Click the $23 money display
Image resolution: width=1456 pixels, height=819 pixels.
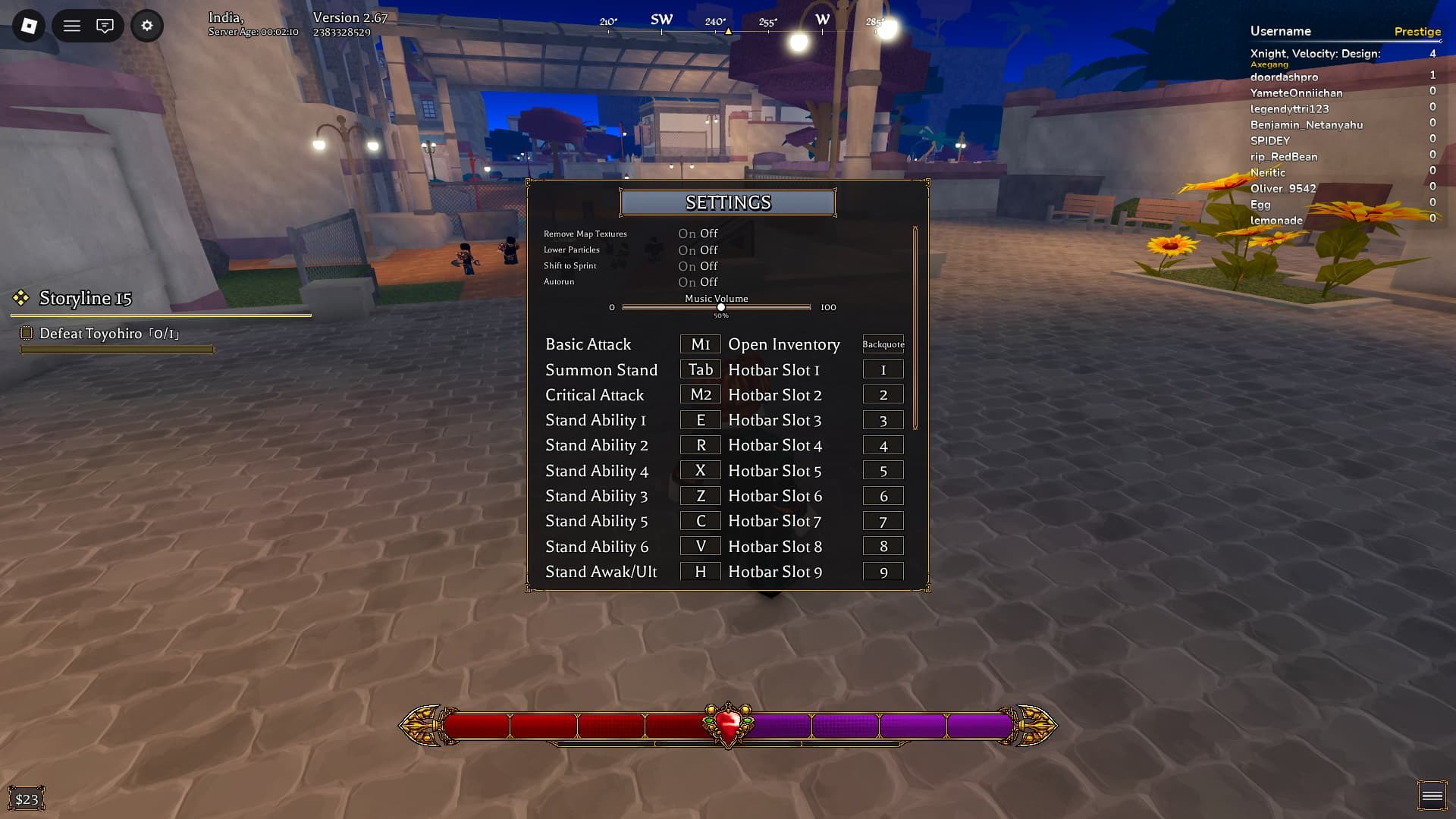pos(27,798)
